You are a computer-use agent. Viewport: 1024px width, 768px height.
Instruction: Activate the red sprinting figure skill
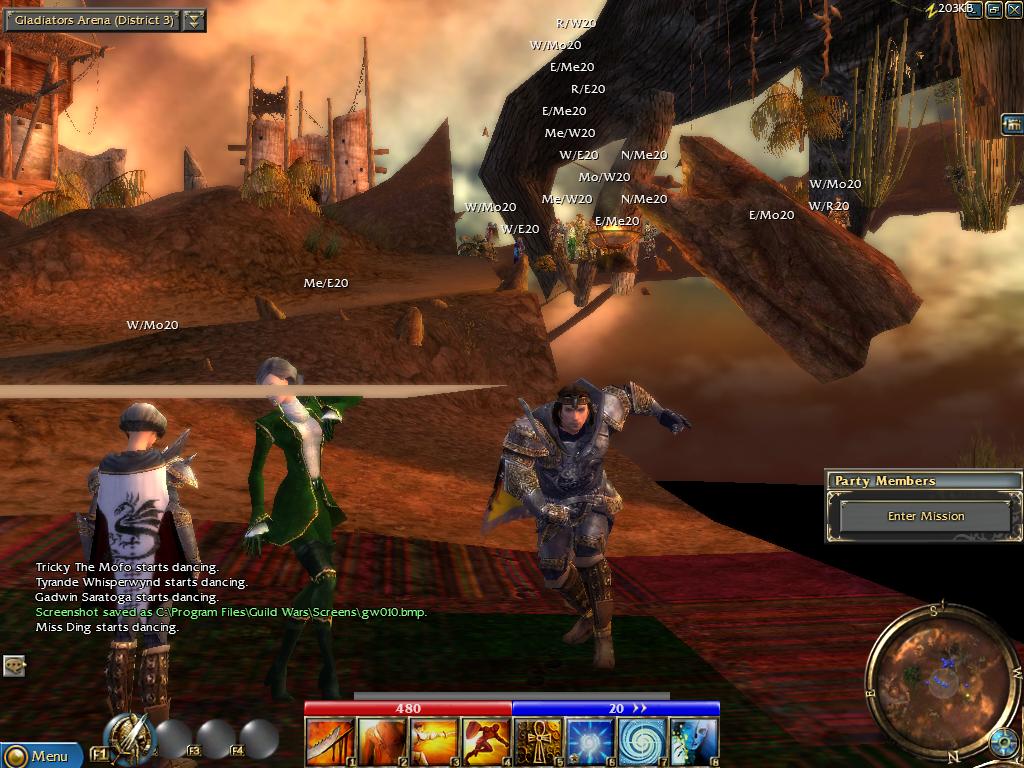click(x=486, y=742)
